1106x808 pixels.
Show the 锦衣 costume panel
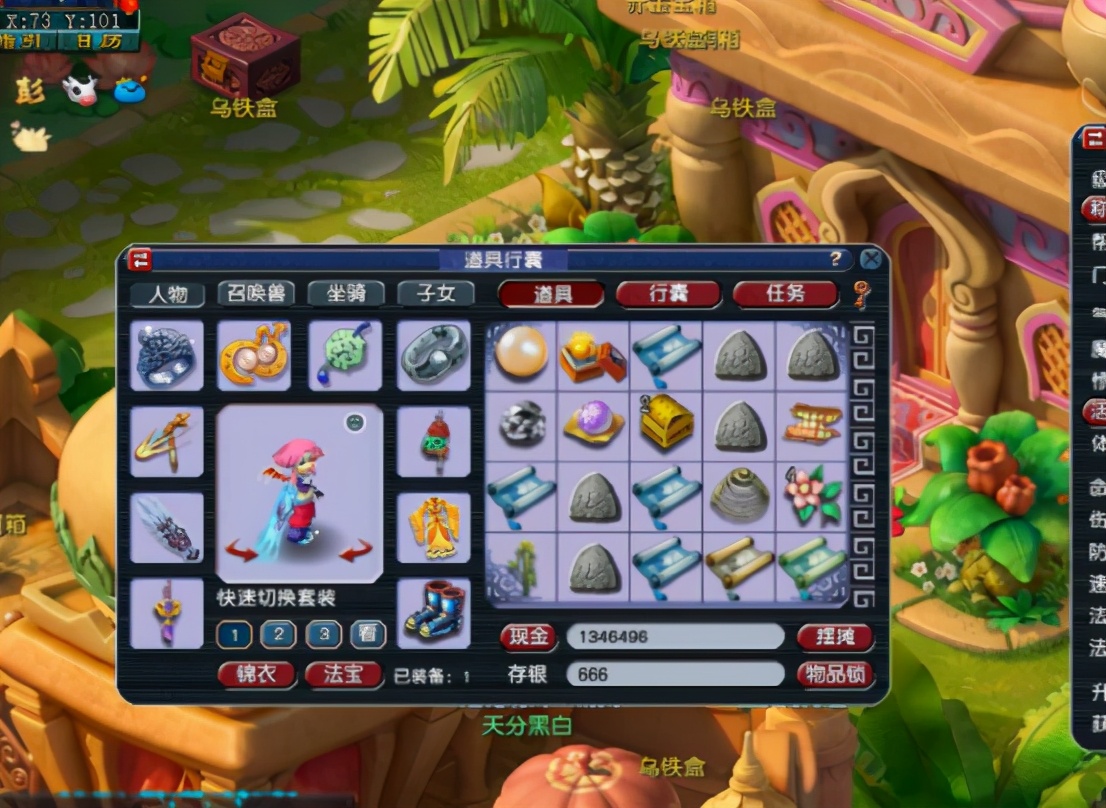pyautogui.click(x=256, y=675)
